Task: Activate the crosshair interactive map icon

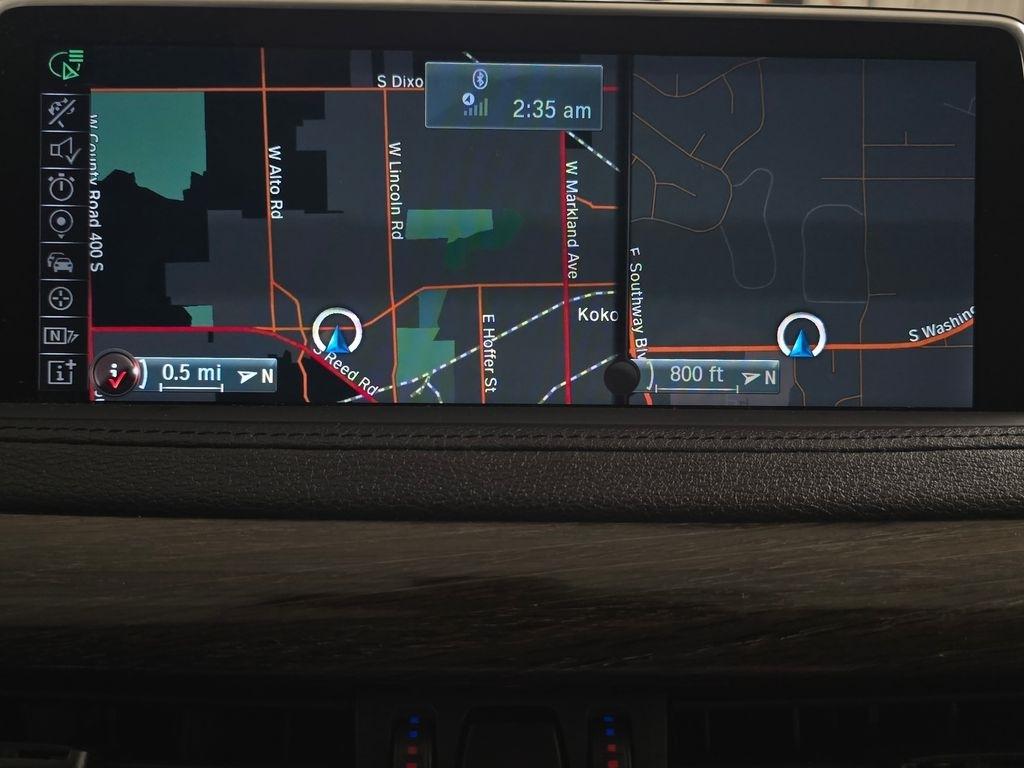Action: tap(62, 298)
